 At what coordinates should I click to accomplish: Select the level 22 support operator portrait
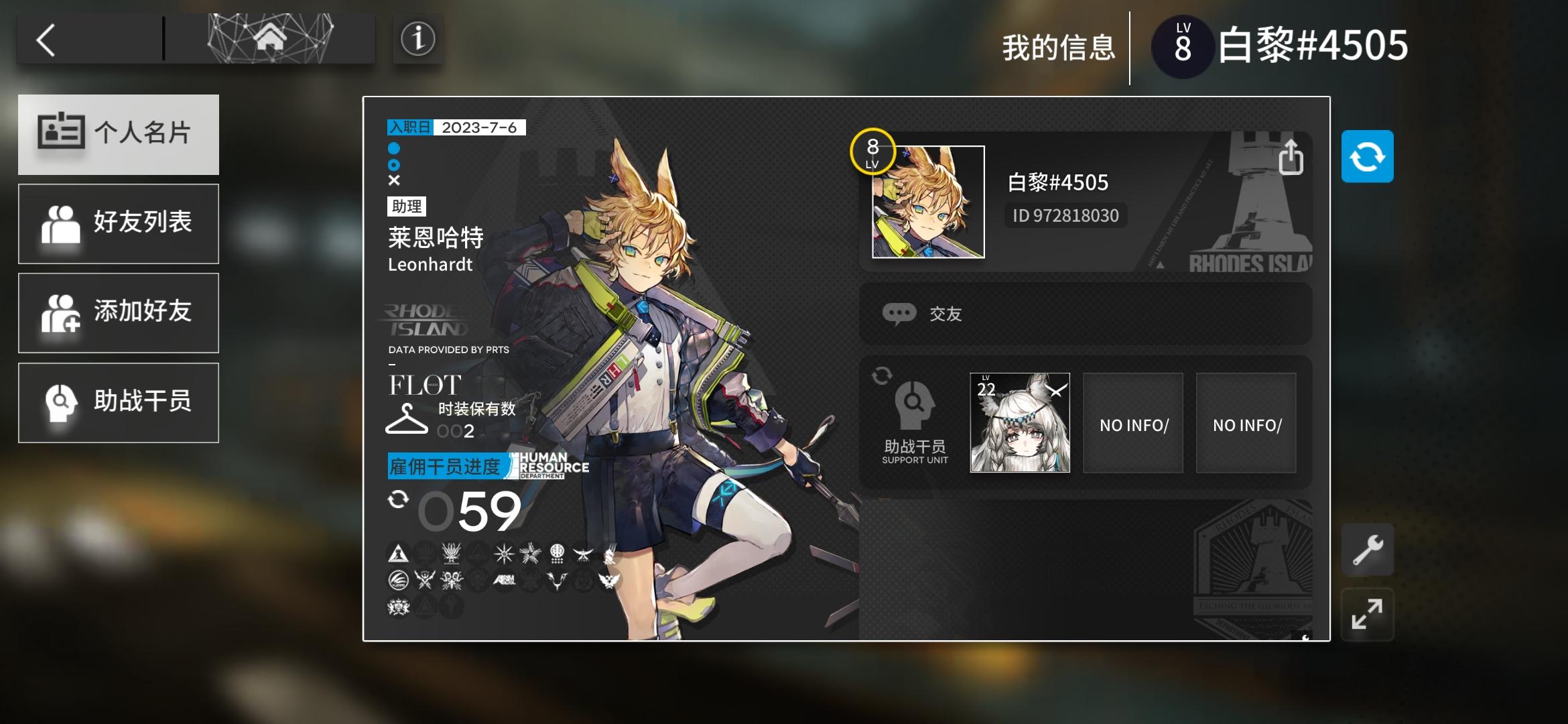tap(1019, 422)
